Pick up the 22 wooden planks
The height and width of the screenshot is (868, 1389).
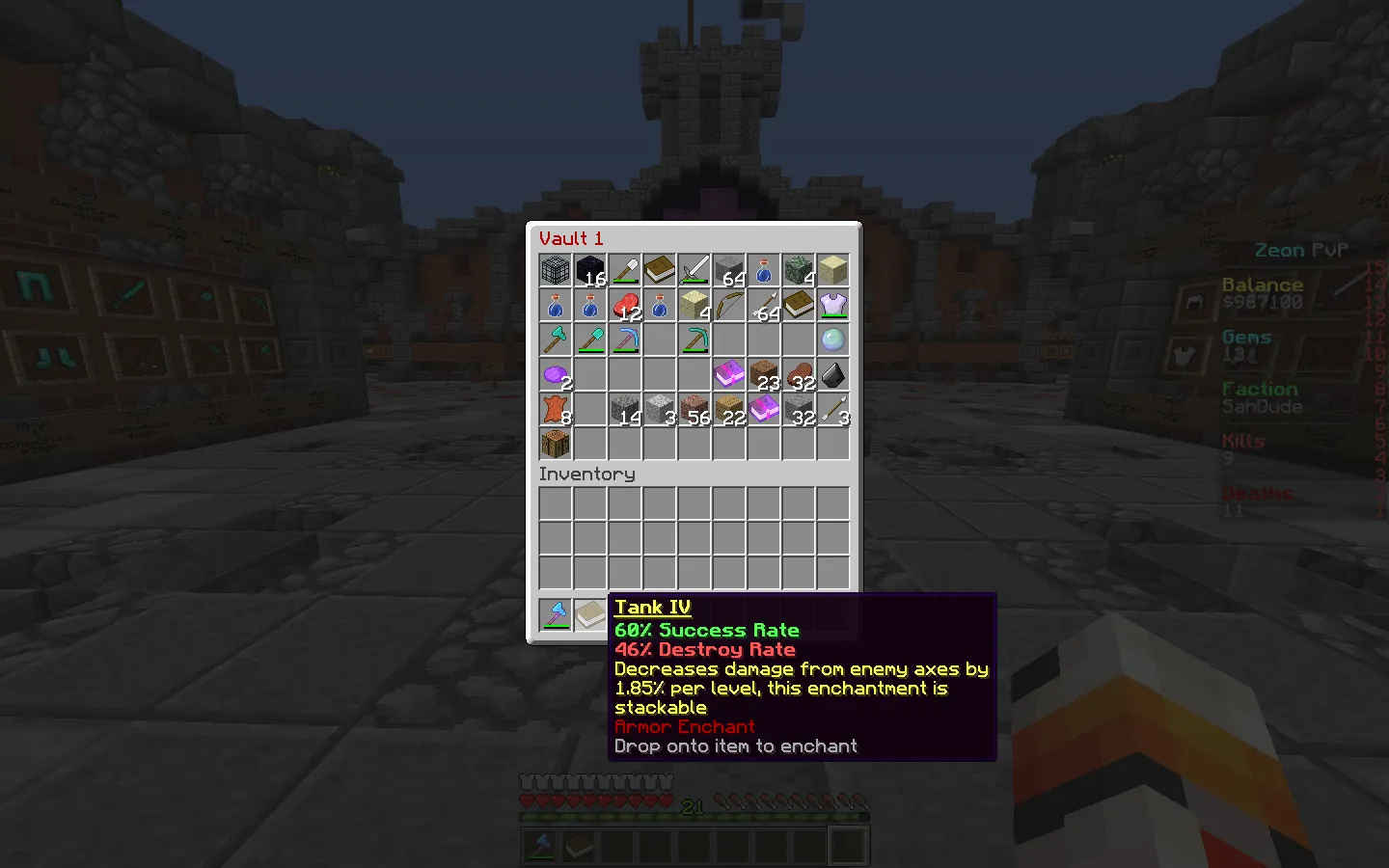729,410
